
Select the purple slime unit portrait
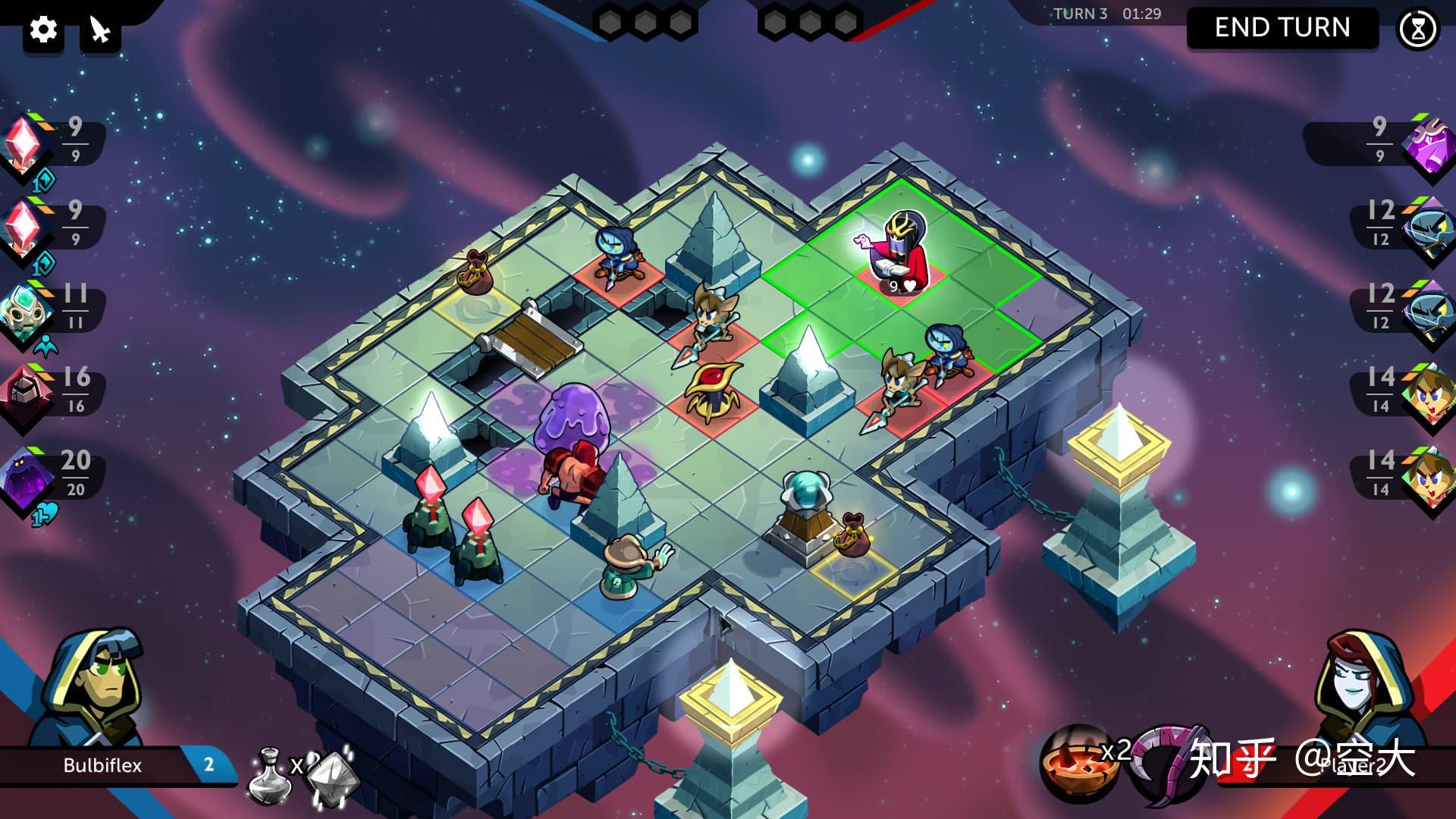pyautogui.click(x=27, y=476)
